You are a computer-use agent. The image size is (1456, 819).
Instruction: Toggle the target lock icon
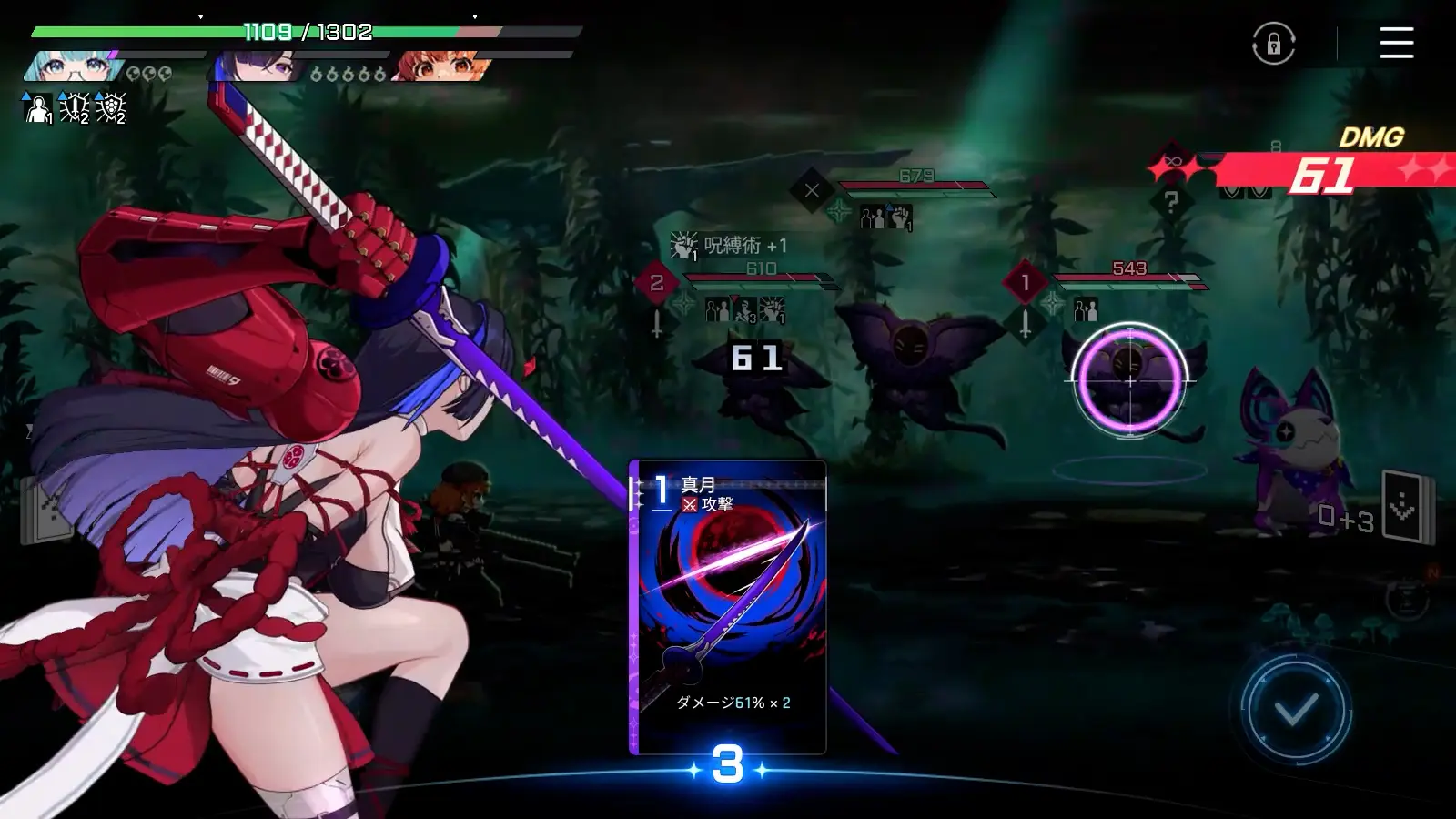pos(1273,43)
